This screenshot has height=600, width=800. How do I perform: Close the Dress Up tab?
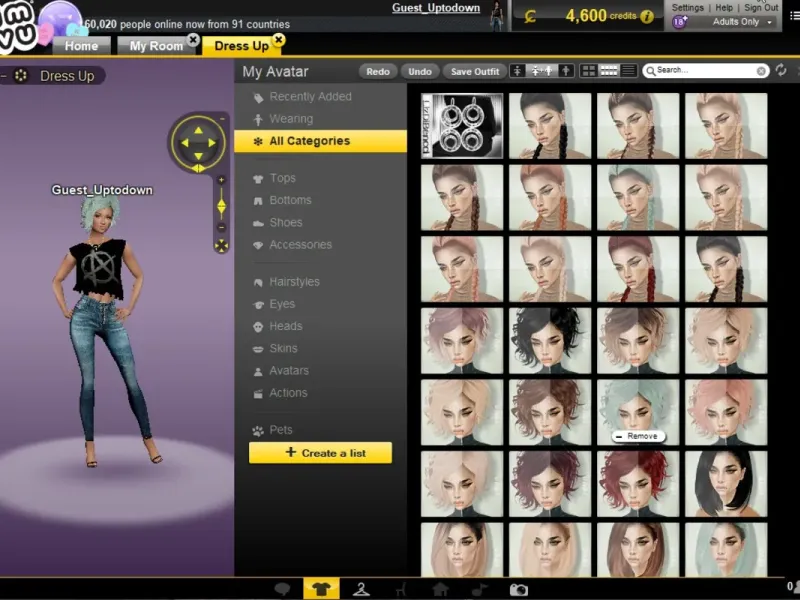point(278,40)
